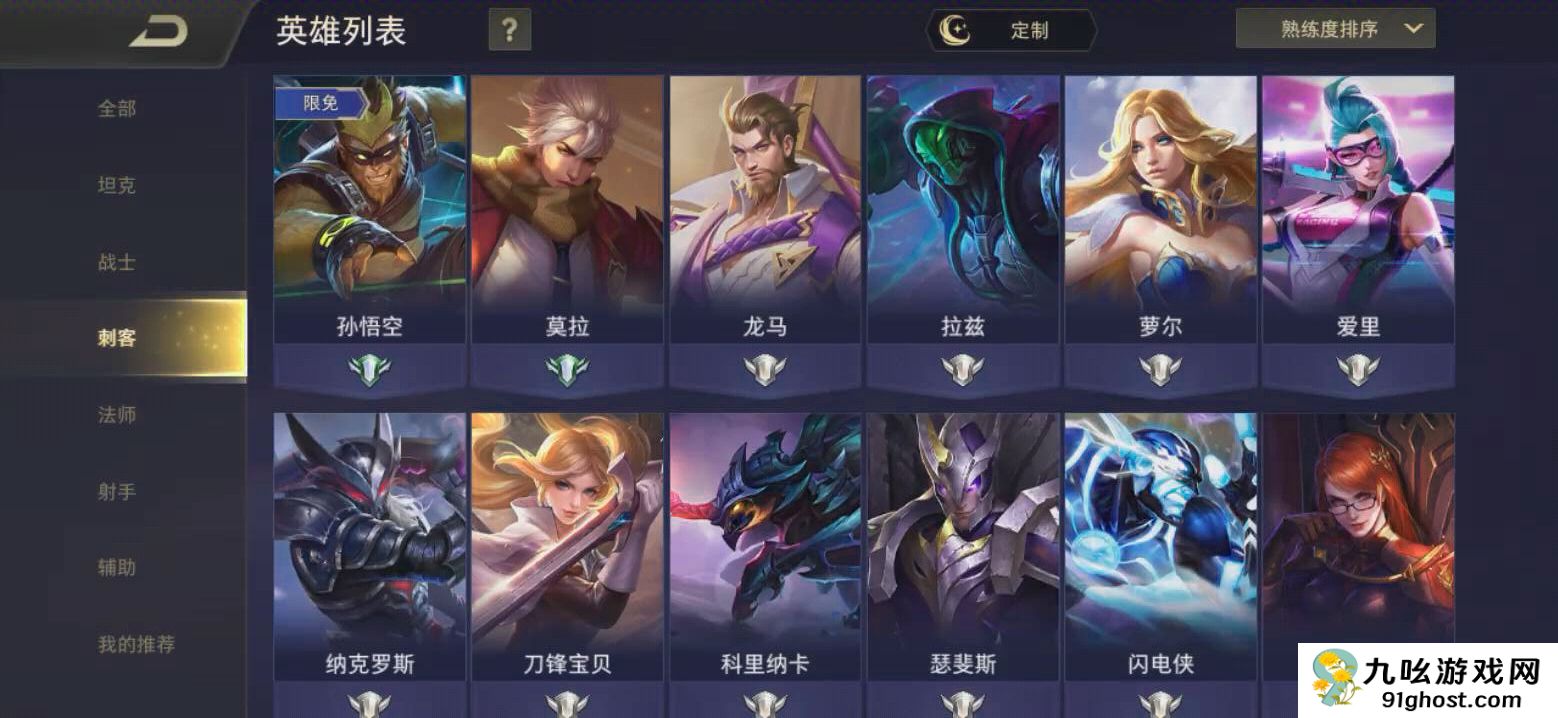Select the 纳克罗斯 hero card

pyautogui.click(x=370, y=545)
